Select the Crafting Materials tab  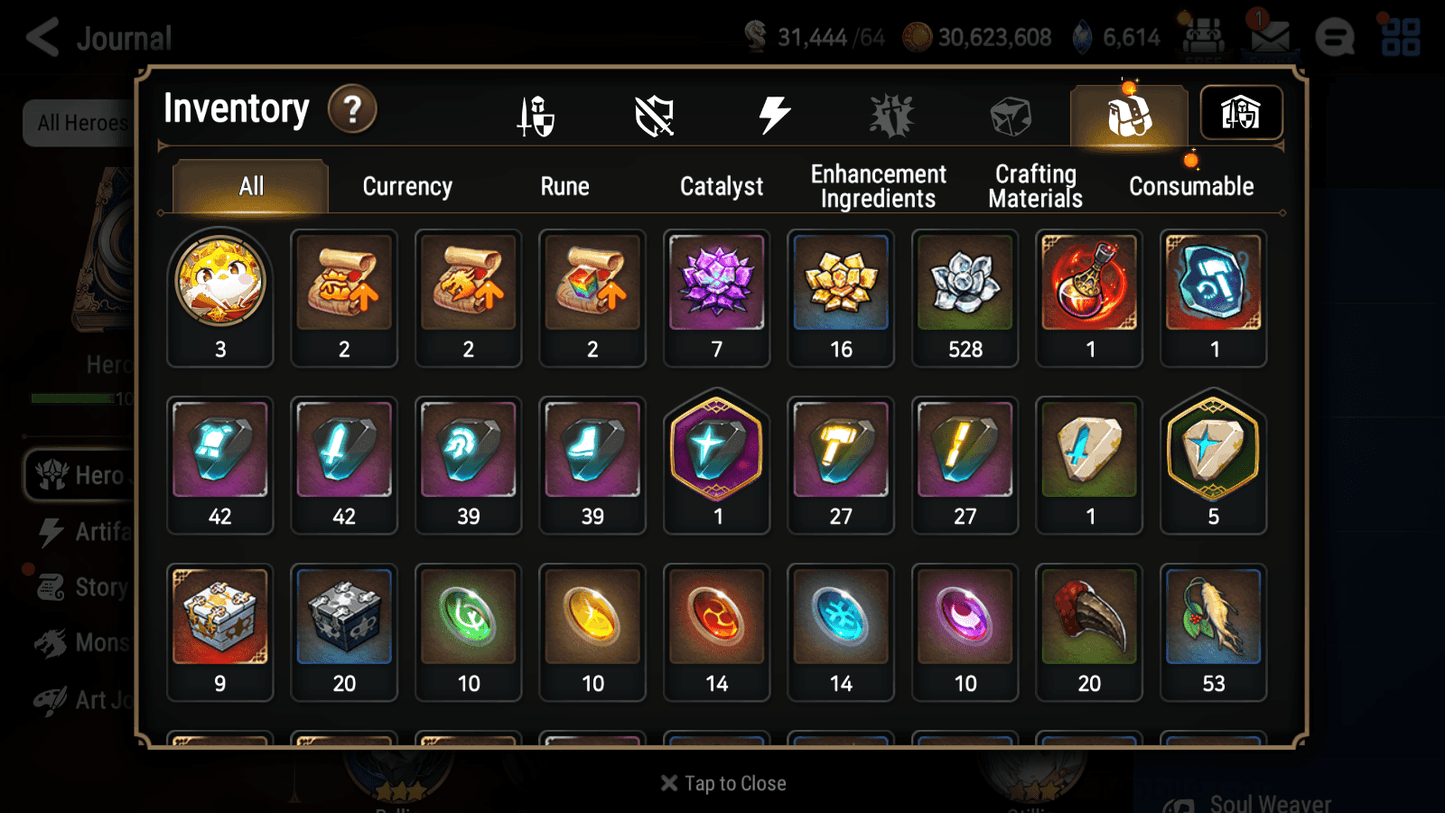pyautogui.click(x=1035, y=186)
